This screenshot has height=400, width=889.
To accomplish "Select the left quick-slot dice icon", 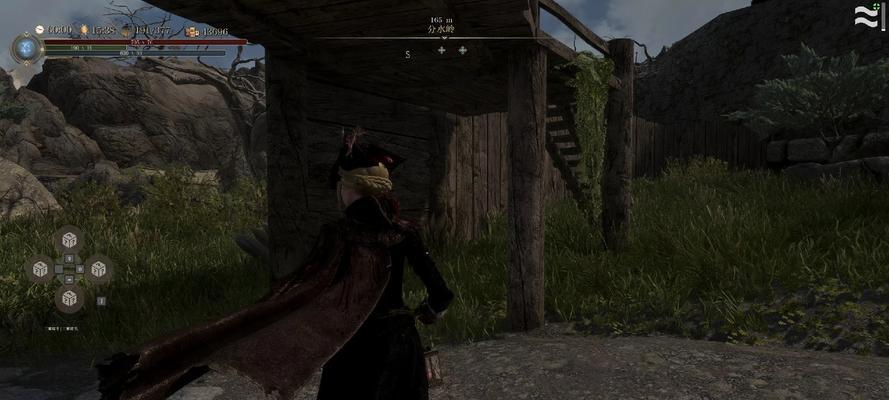I will (x=40, y=268).
